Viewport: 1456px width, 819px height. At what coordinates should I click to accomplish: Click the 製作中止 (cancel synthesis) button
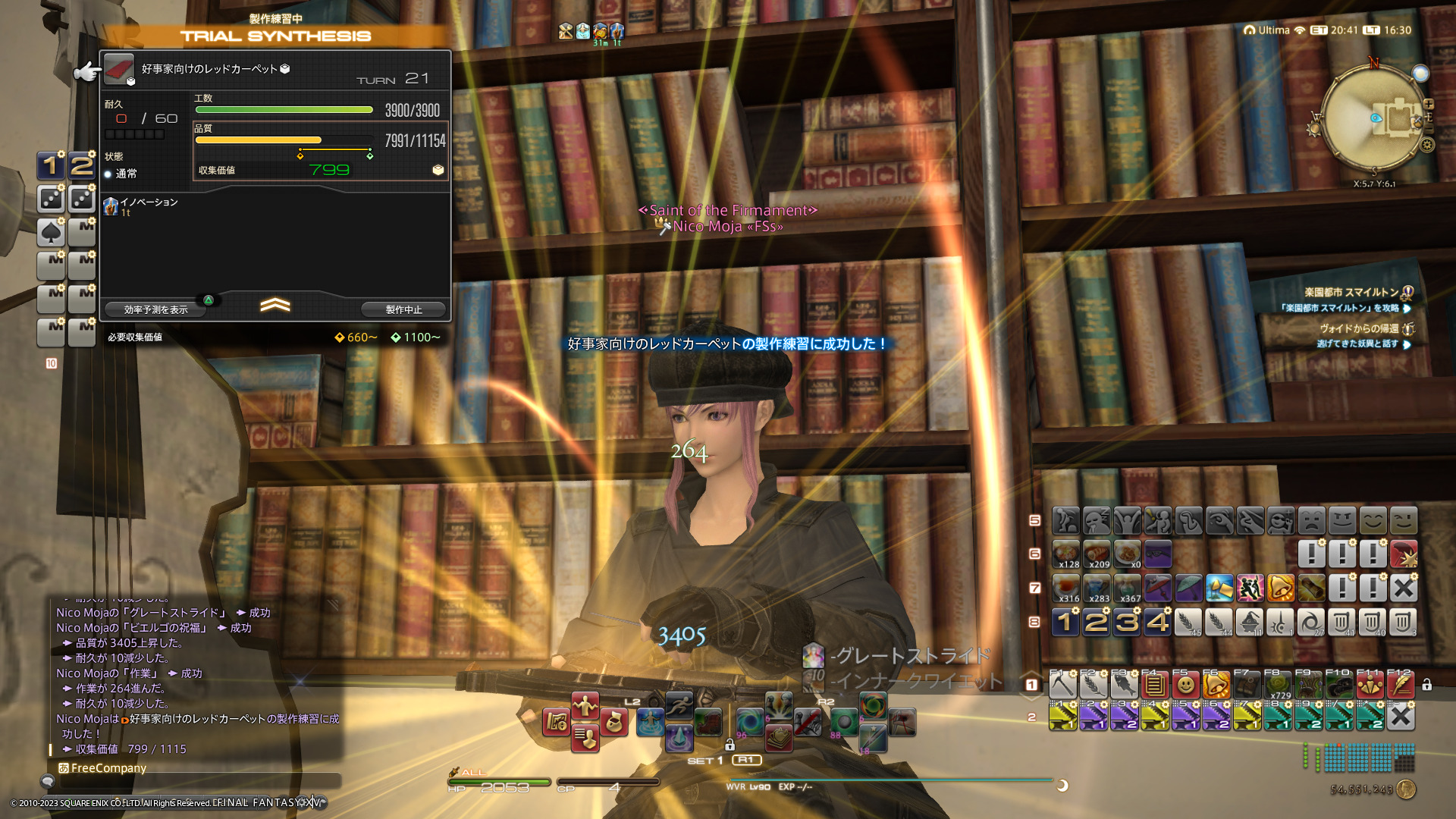[x=403, y=309]
